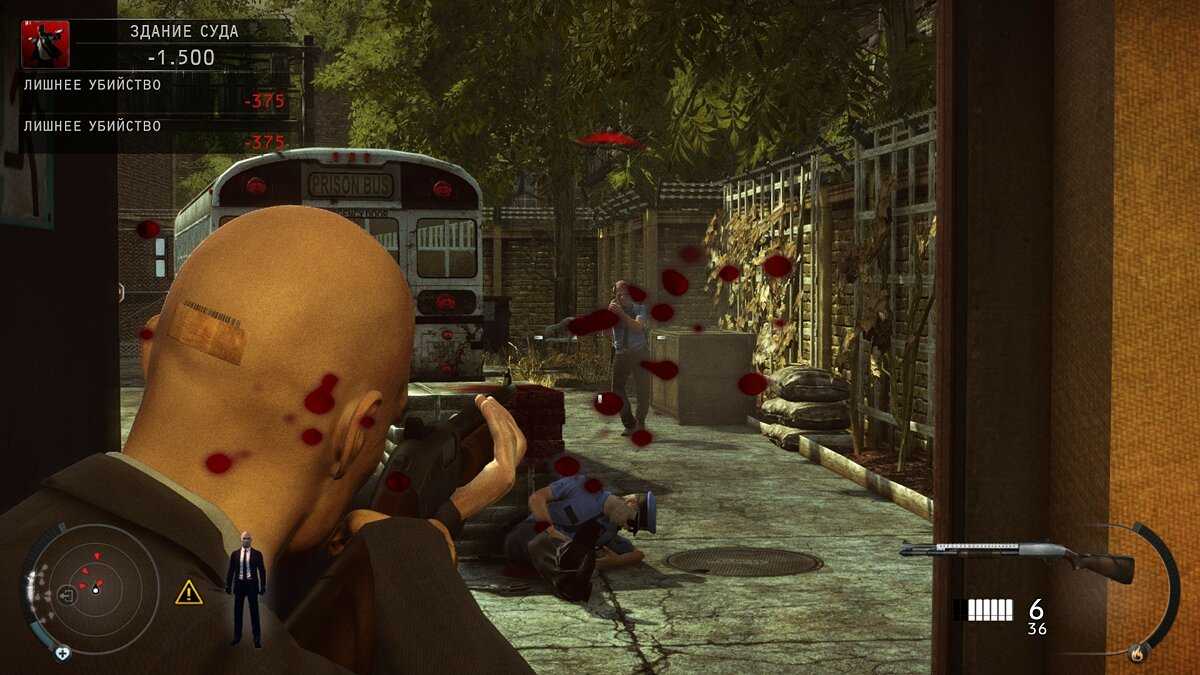
Task: Click the red score emblem icon
Action: point(46,44)
